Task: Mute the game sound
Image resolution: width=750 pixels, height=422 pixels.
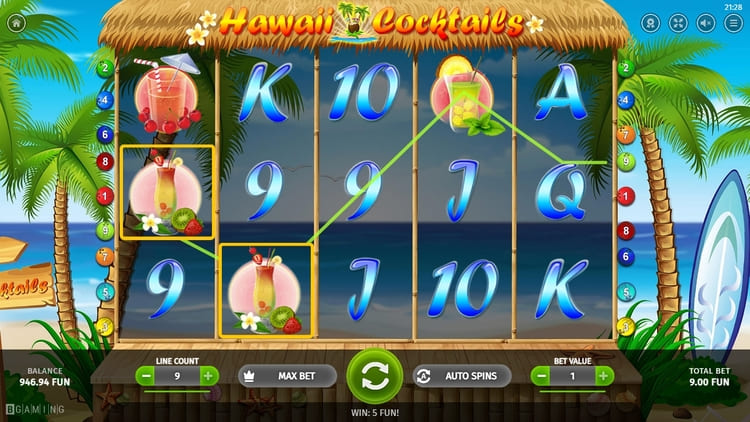Action: (x=707, y=23)
